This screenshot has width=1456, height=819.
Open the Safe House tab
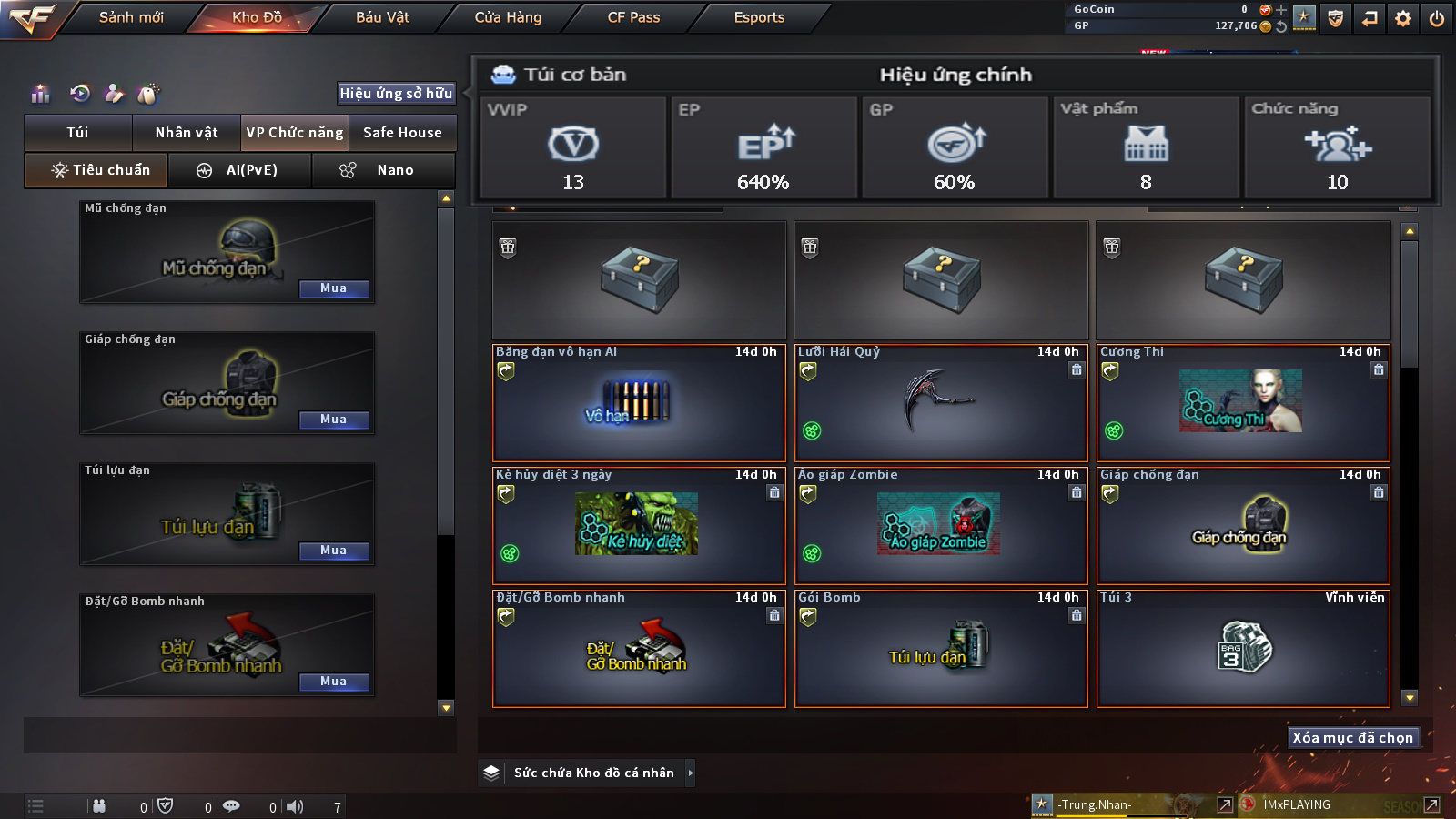pyautogui.click(x=402, y=133)
